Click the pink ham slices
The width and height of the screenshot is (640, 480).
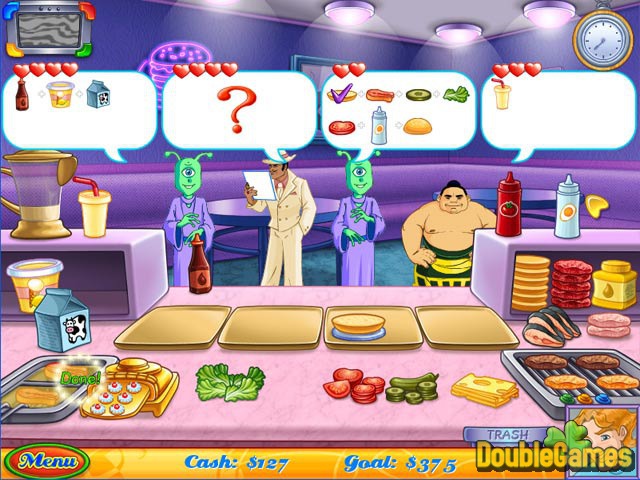click(x=609, y=326)
